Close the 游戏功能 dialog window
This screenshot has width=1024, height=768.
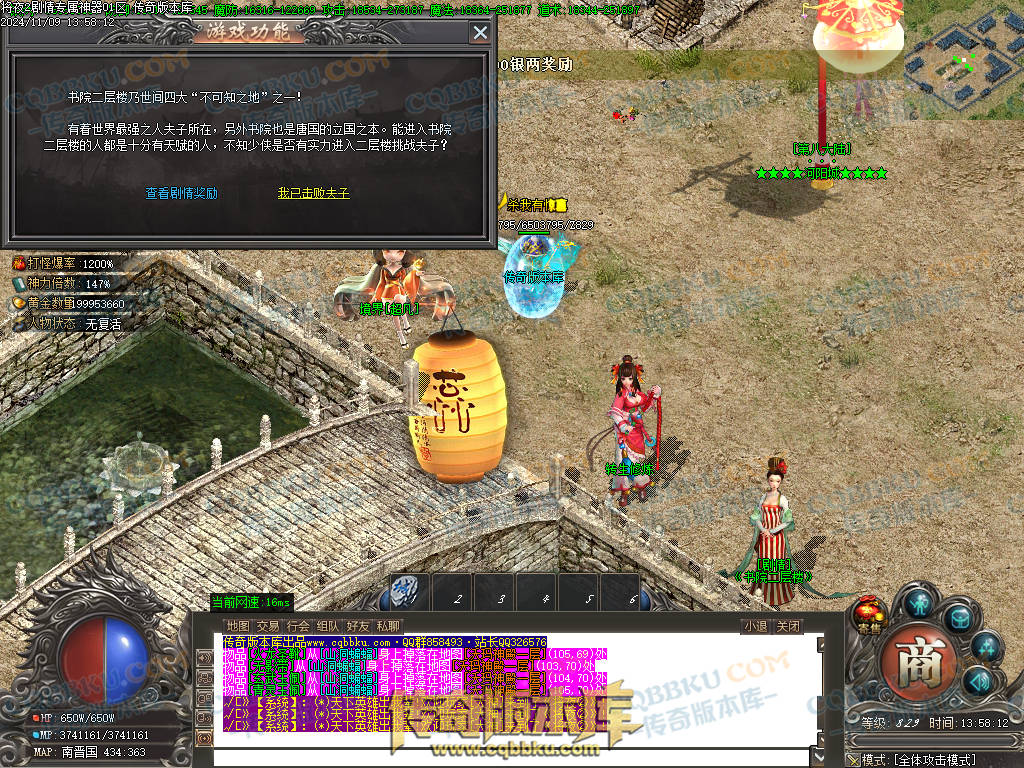pyautogui.click(x=480, y=32)
